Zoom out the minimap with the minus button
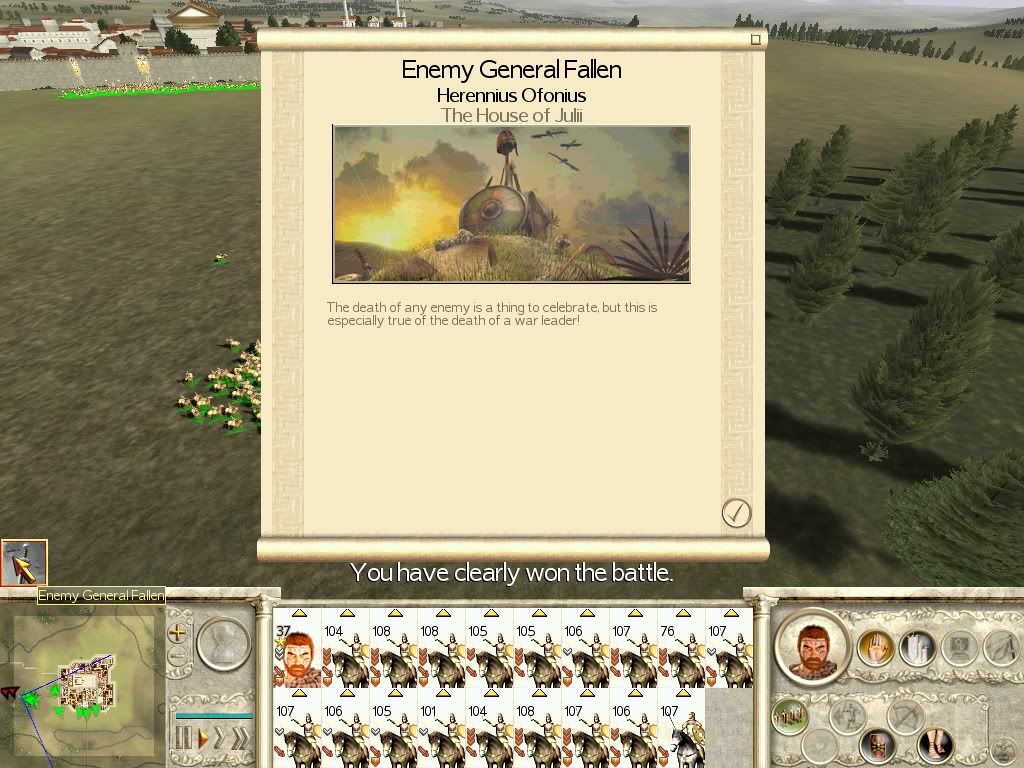Image resolution: width=1024 pixels, height=768 pixels. tap(178, 657)
